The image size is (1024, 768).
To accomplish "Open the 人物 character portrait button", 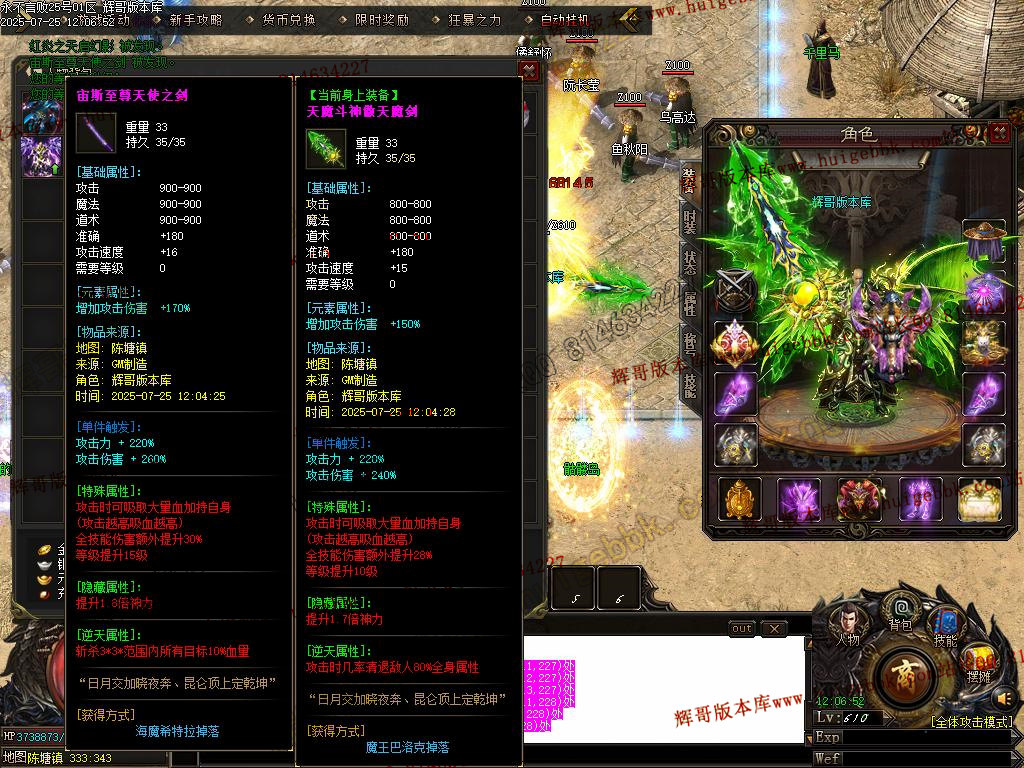I will [849, 623].
